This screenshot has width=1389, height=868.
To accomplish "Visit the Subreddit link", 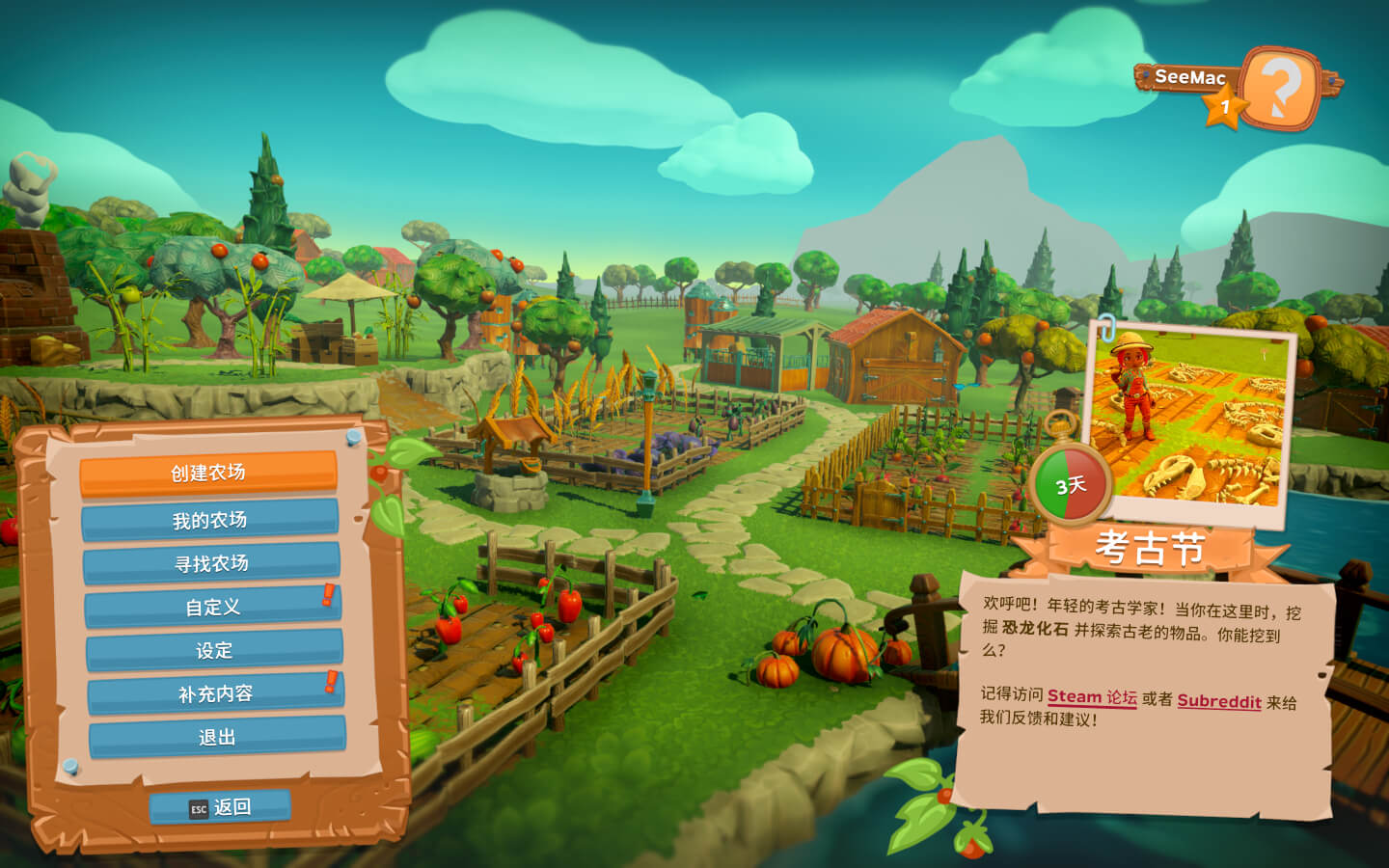I will (x=1219, y=701).
